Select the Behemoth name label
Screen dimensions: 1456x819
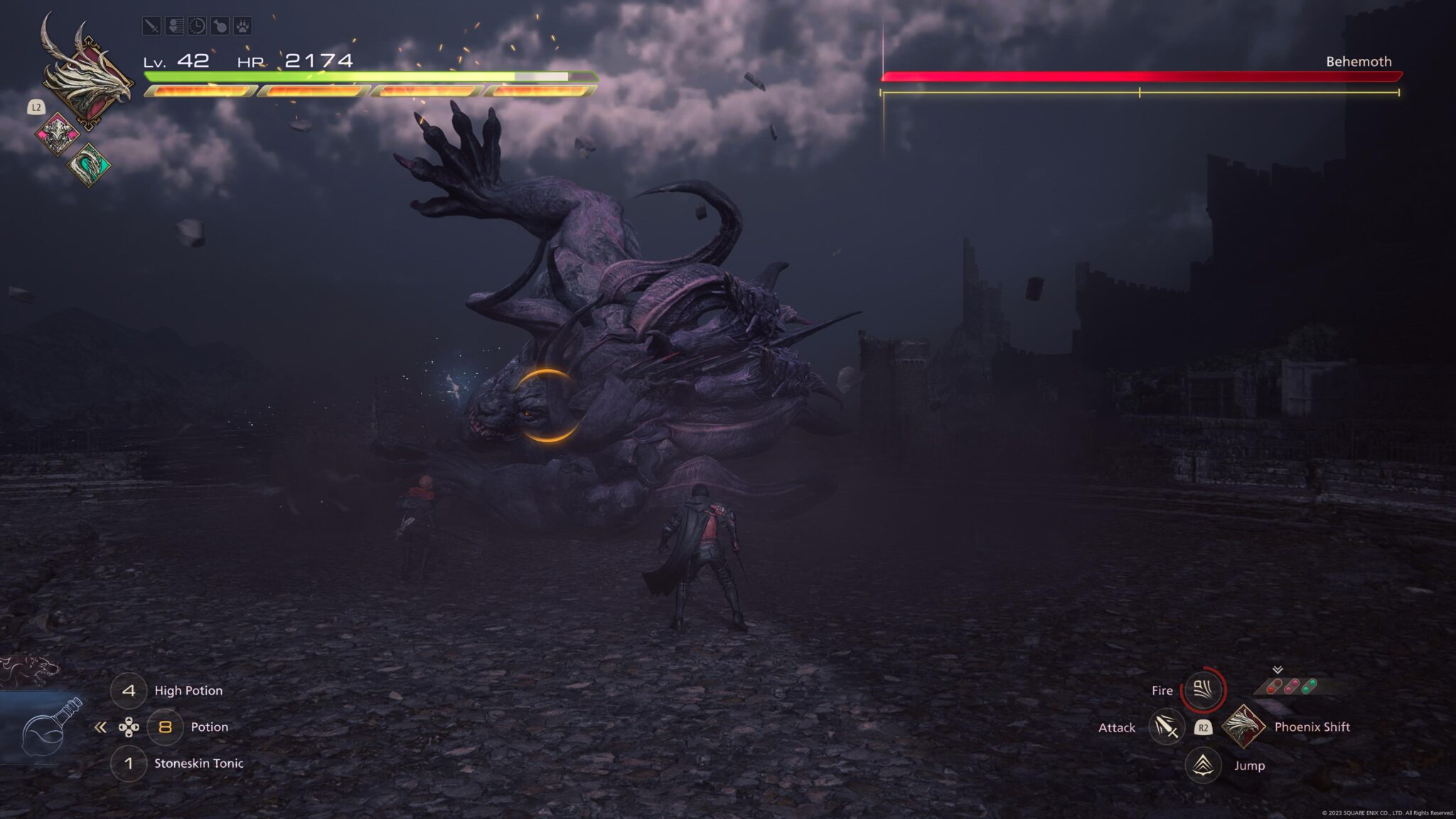tap(1358, 61)
